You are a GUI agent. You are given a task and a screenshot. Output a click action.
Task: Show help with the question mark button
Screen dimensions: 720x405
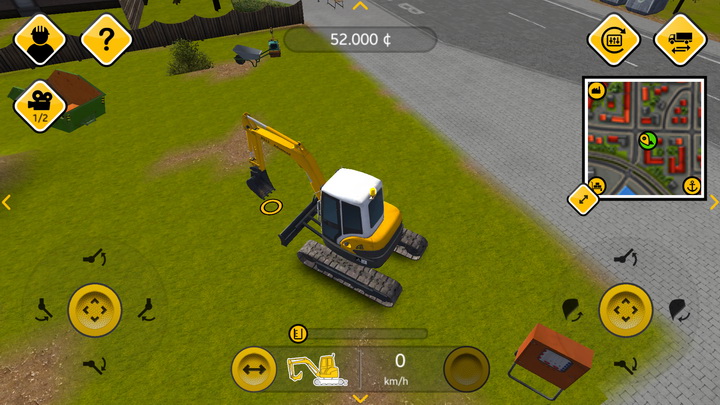(x=106, y=40)
